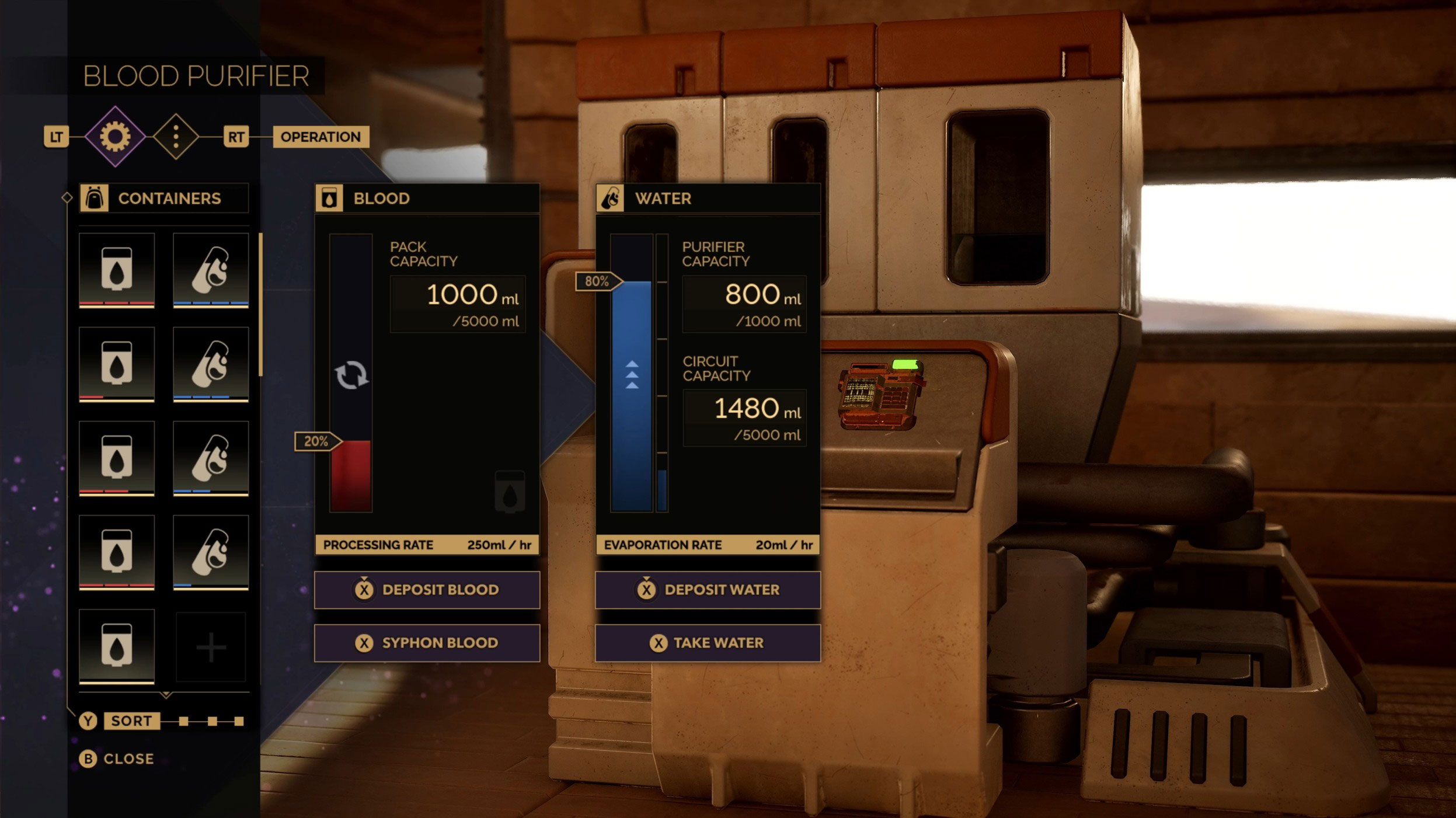The height and width of the screenshot is (818, 1456).
Task: Switch to the gear operation tab
Action: coord(115,137)
